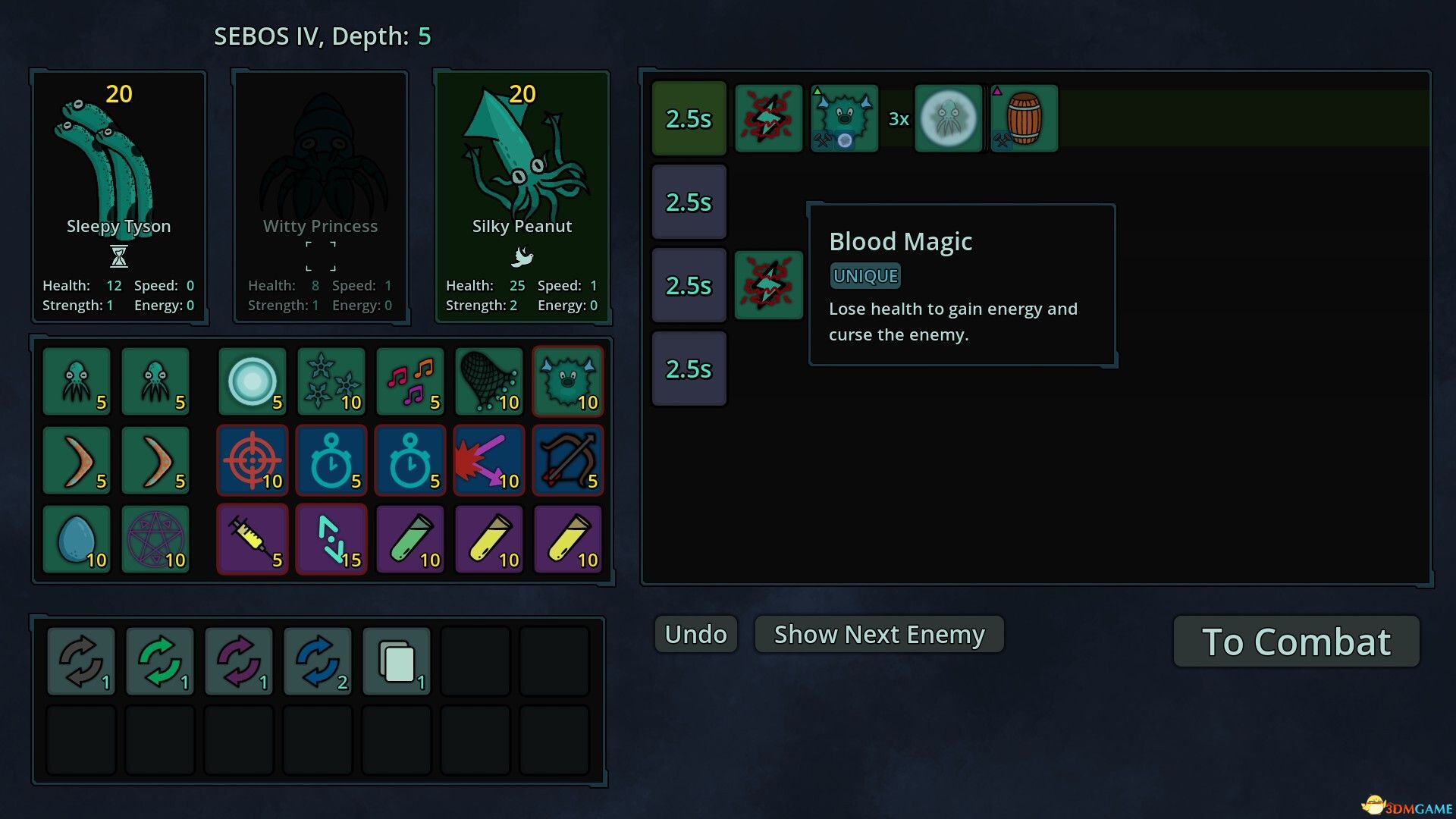Screen dimensions: 1456x819
Task: Choose the music notes ability
Action: click(x=410, y=381)
